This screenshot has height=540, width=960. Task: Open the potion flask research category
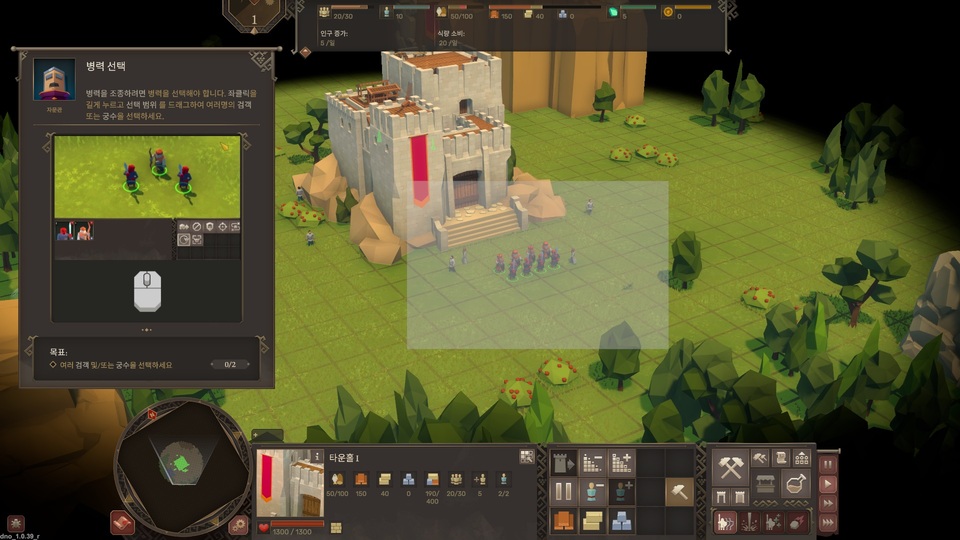(x=796, y=484)
